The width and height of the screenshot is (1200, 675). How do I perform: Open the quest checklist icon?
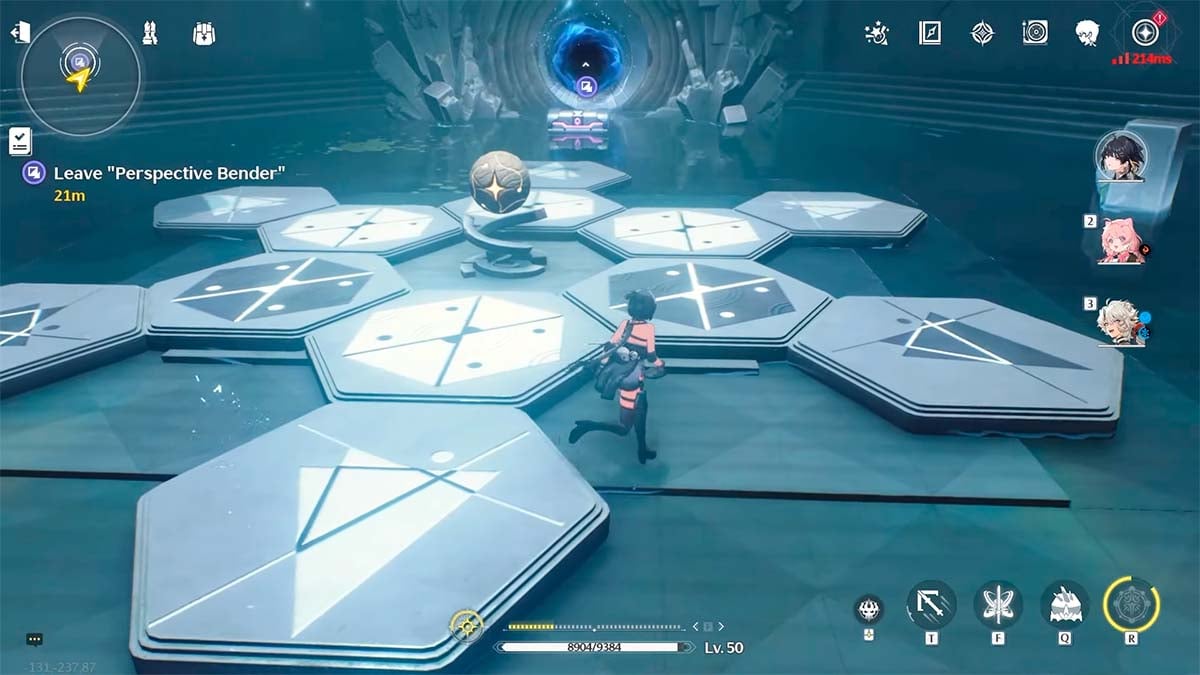coord(20,141)
